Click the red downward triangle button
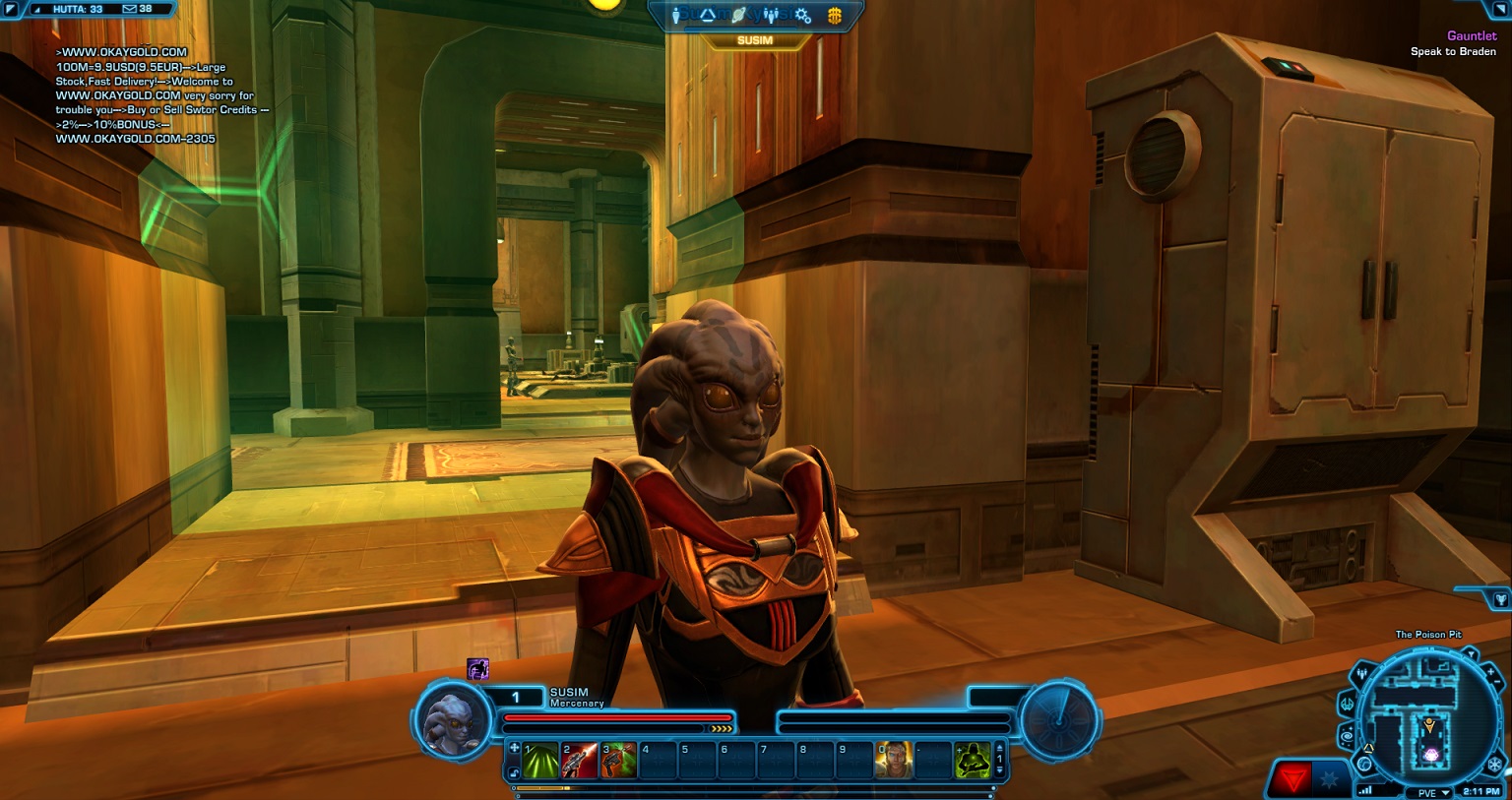Screen dimensions: 1512x800 [x=1291, y=780]
